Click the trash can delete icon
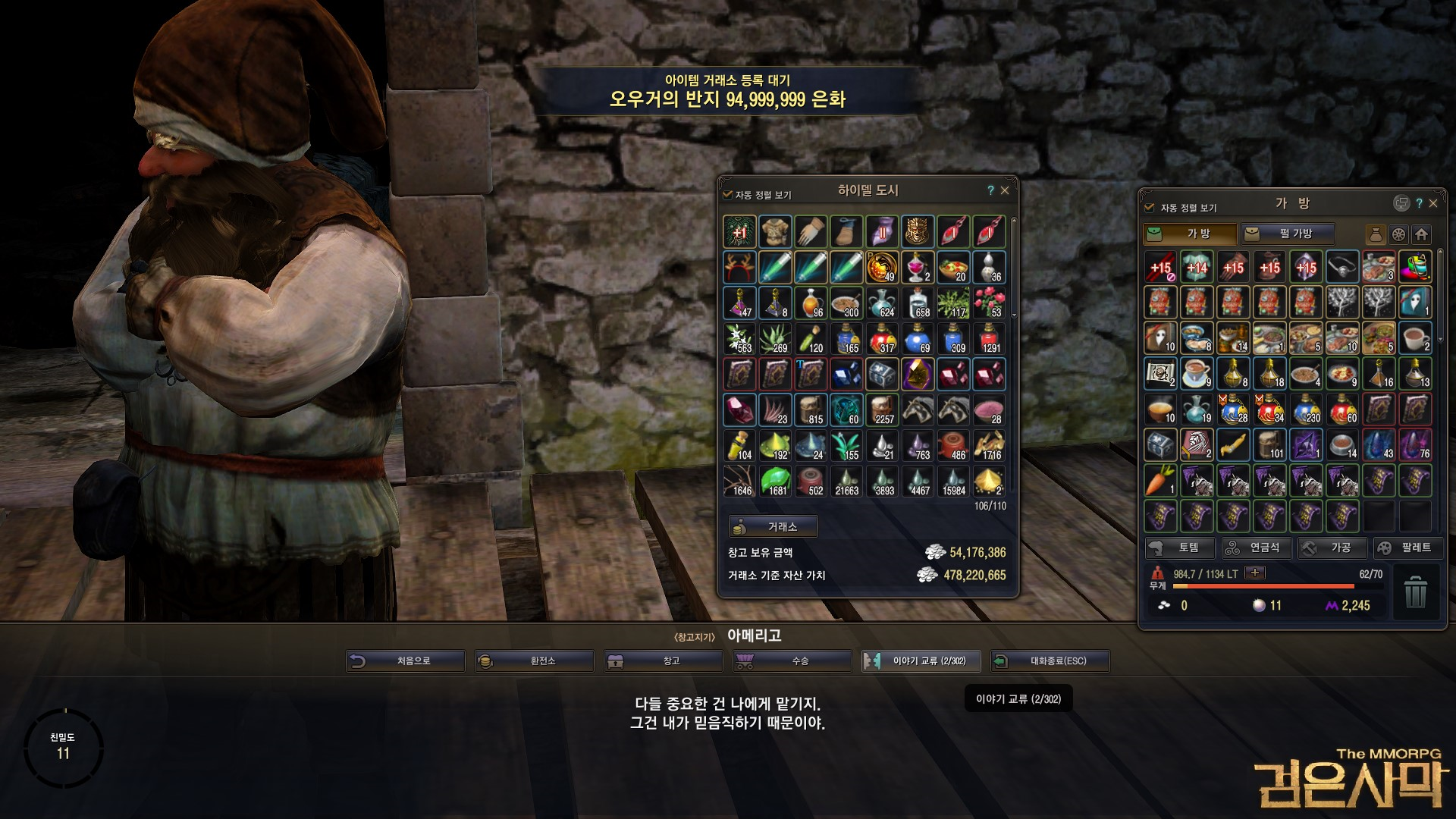Viewport: 1456px width, 819px height. (x=1415, y=592)
